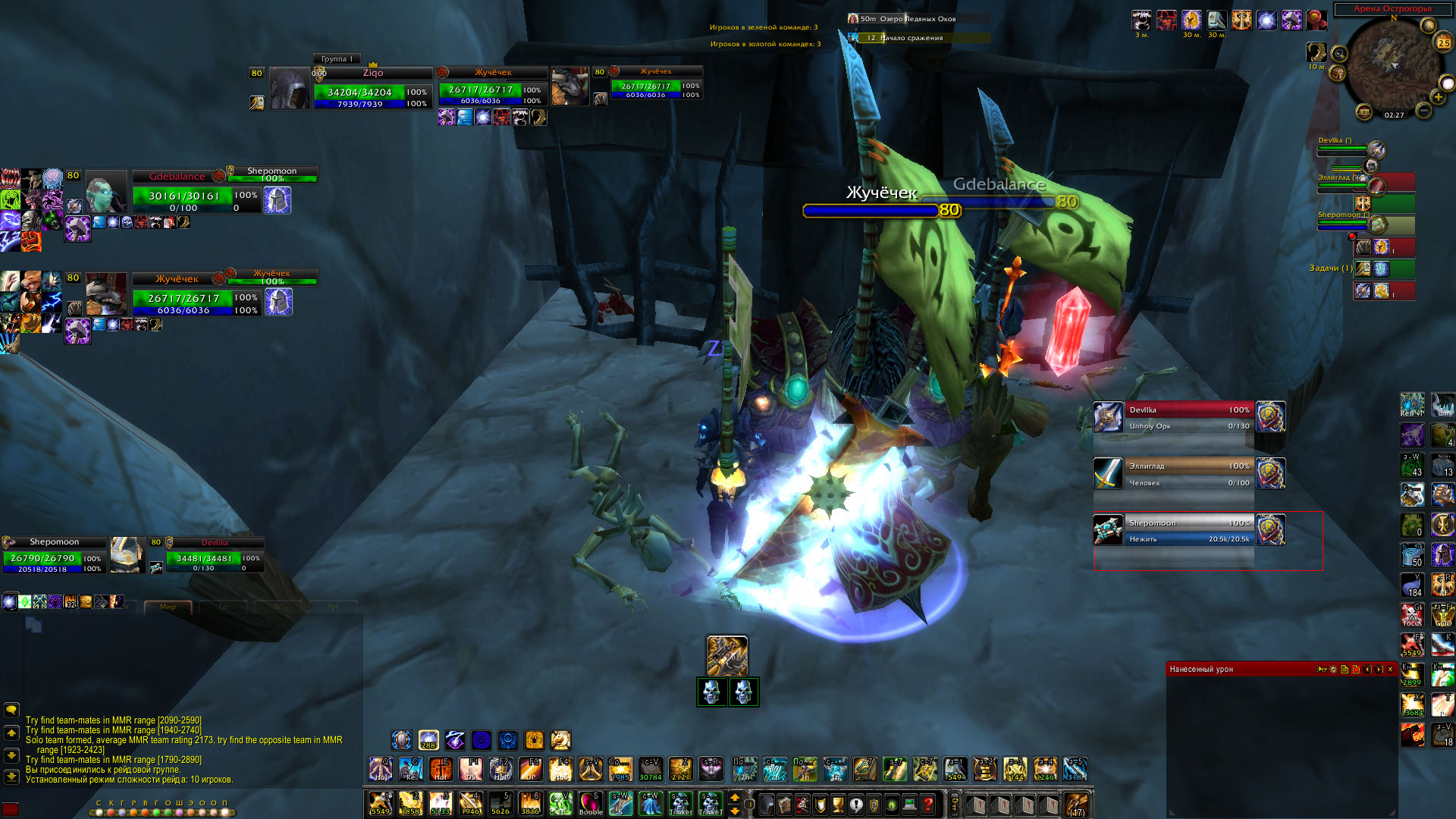The height and width of the screenshot is (819, 1456).
Task: Activate the RetPvP ability on side bar
Action: click(1411, 405)
